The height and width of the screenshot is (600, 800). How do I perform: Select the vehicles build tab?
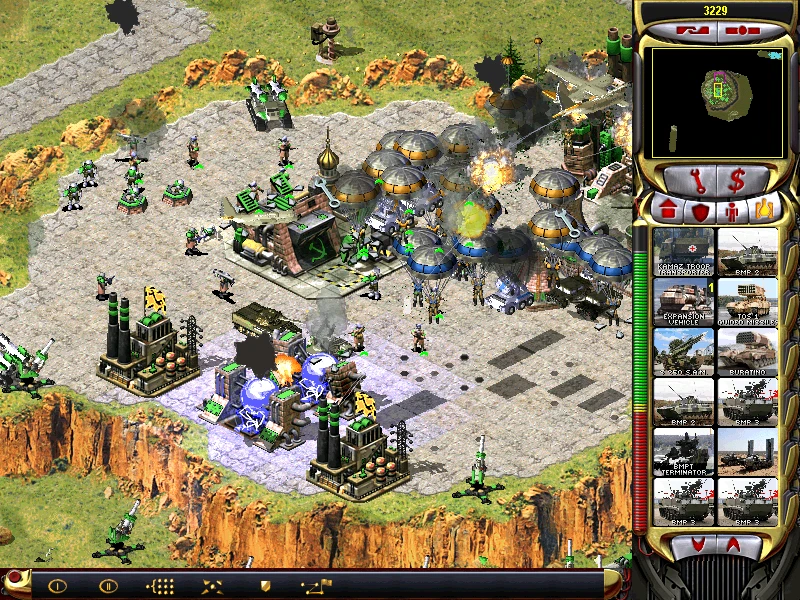(x=765, y=211)
